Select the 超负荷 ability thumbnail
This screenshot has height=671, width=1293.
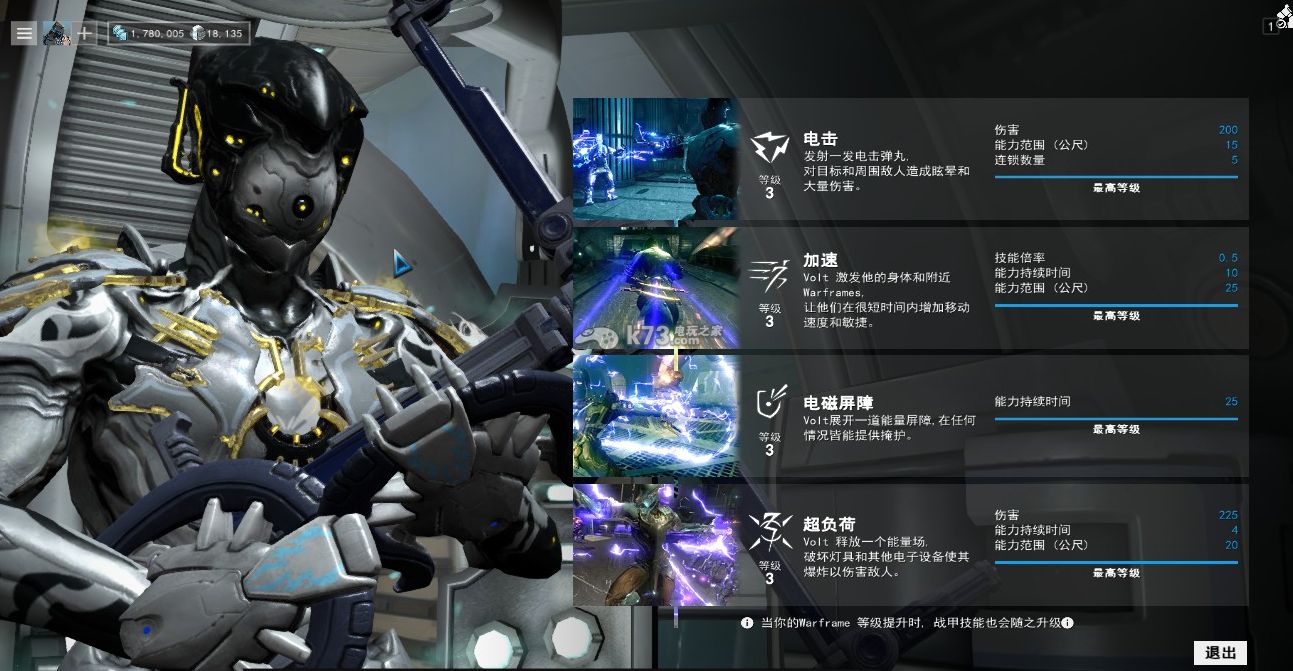655,545
